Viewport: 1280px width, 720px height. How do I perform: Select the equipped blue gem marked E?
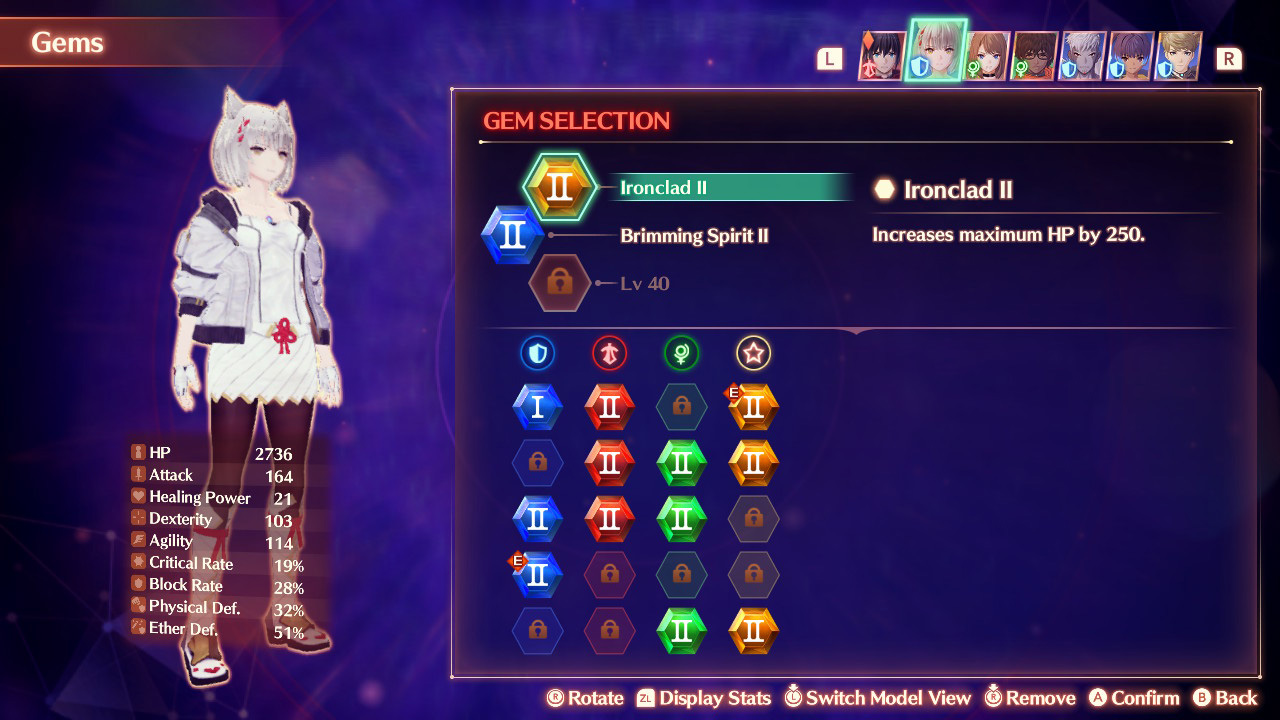(x=538, y=575)
